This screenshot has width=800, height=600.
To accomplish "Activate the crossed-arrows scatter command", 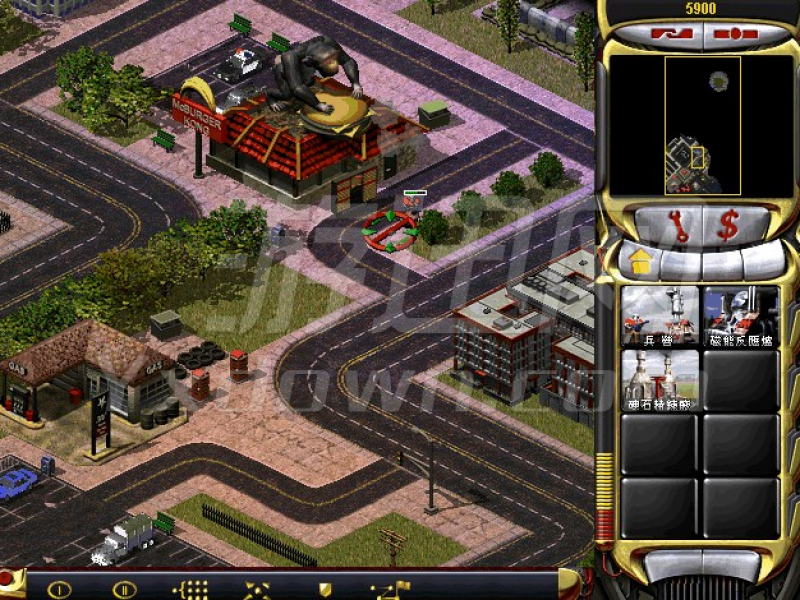I will (x=257, y=589).
